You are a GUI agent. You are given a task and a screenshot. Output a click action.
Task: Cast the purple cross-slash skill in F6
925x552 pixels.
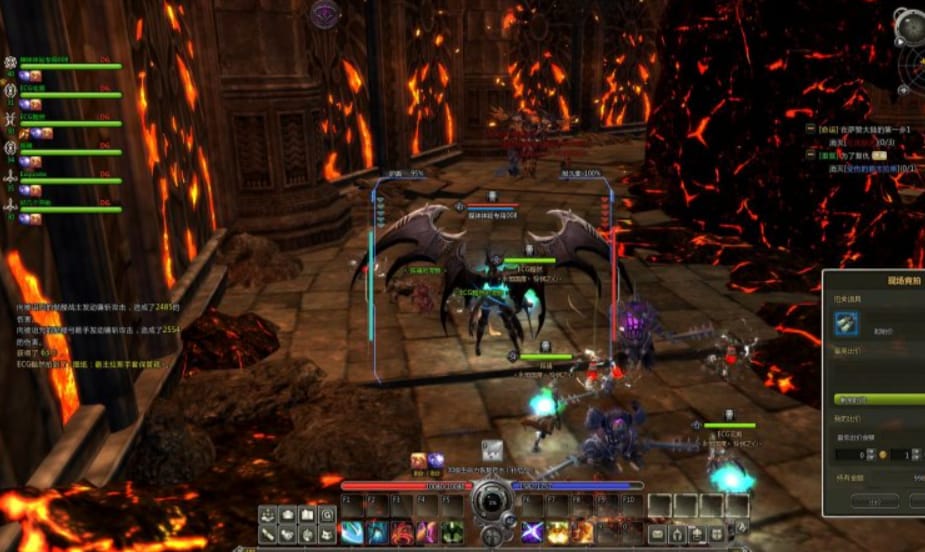pos(533,532)
